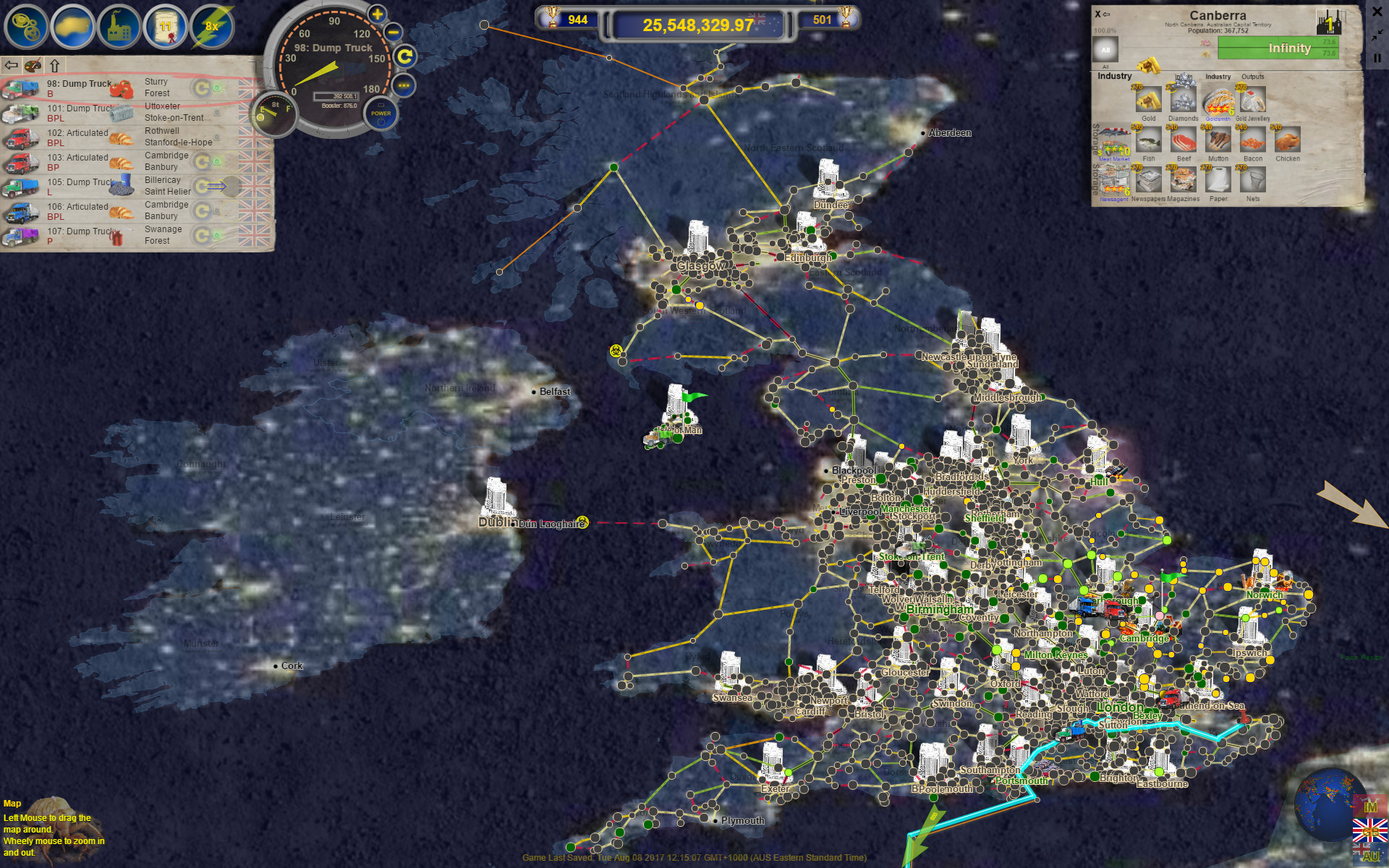Select the paint palette recolor tool
The height and width of the screenshot is (868, 1389).
point(33,65)
